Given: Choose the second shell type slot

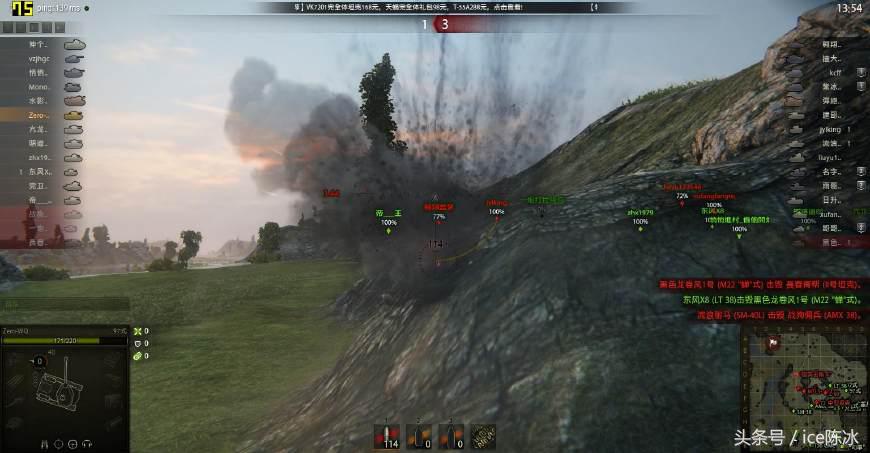Looking at the screenshot, I should pos(420,437).
